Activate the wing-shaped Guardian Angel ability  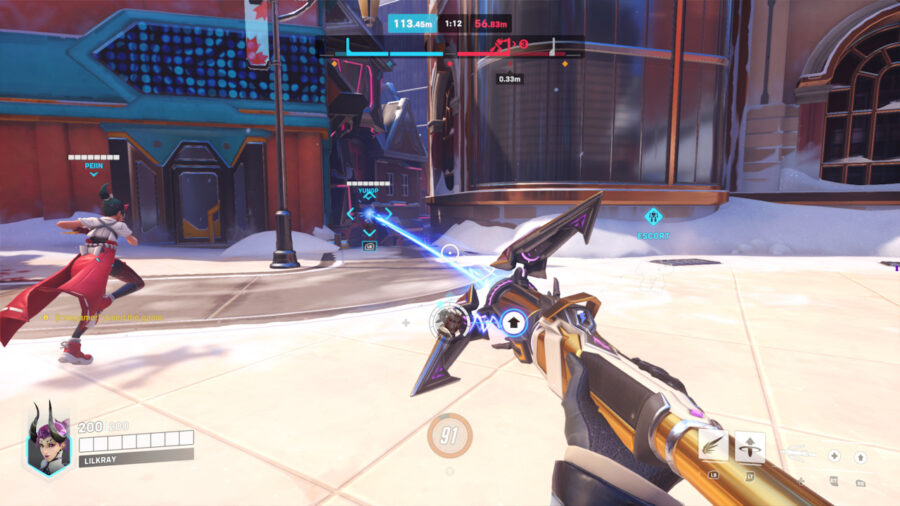coord(714,446)
